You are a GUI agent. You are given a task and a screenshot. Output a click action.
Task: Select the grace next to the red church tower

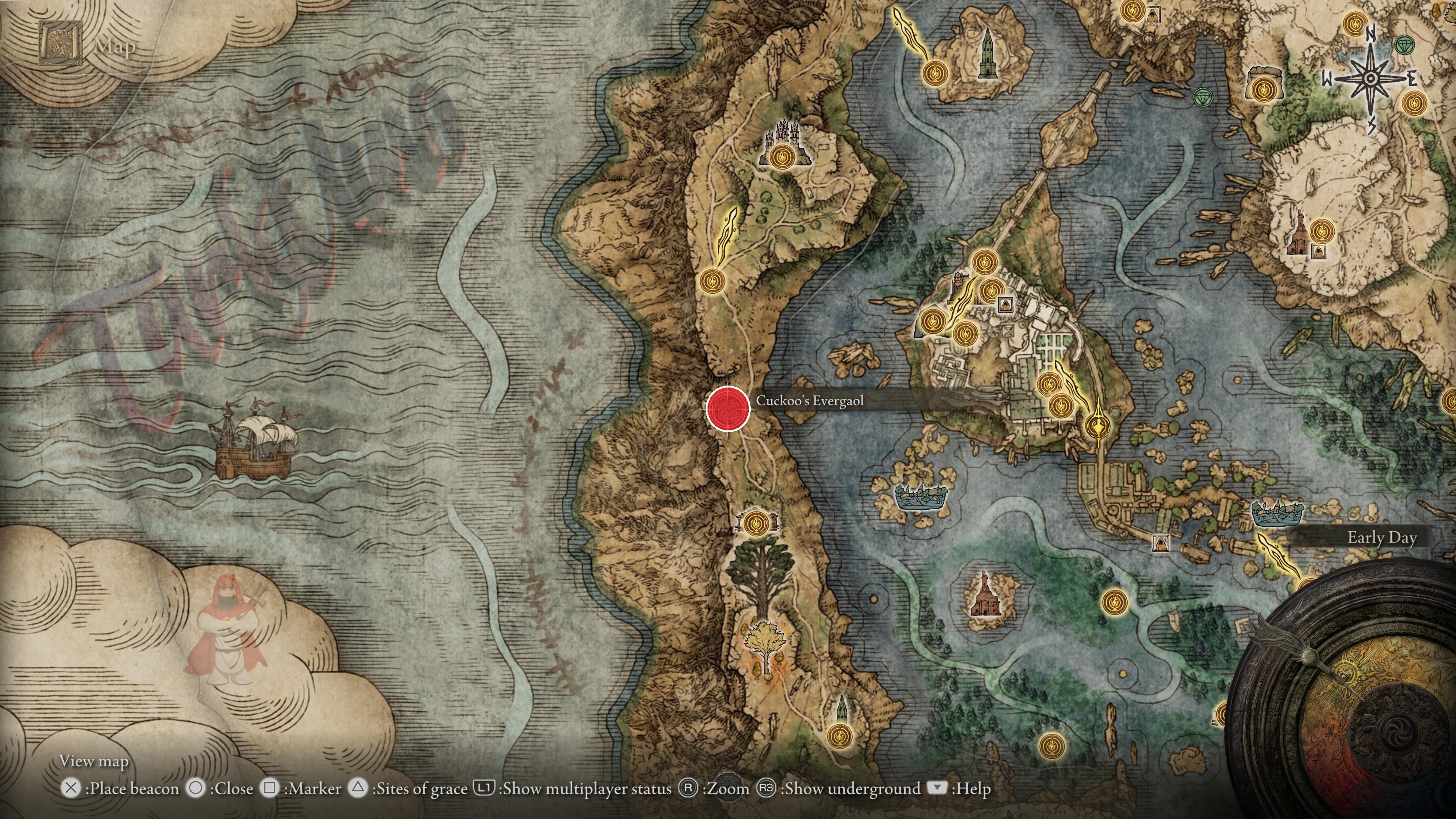[x=1321, y=231]
